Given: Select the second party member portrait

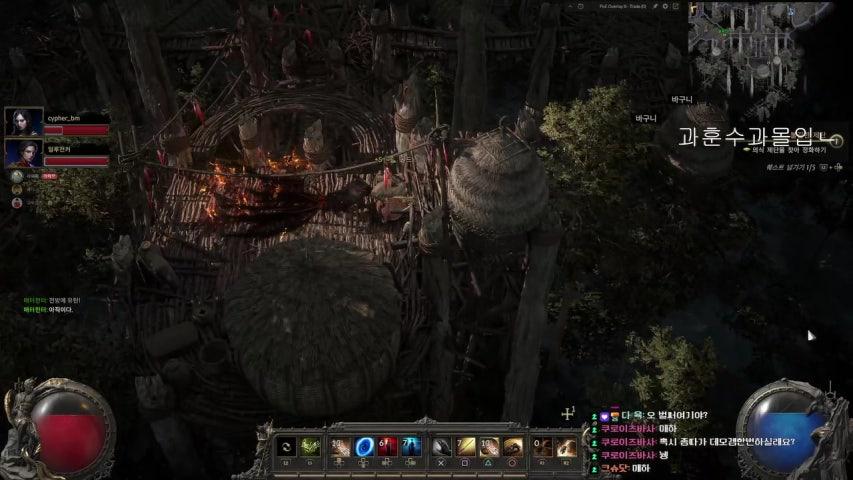Looking at the screenshot, I should point(24,153).
